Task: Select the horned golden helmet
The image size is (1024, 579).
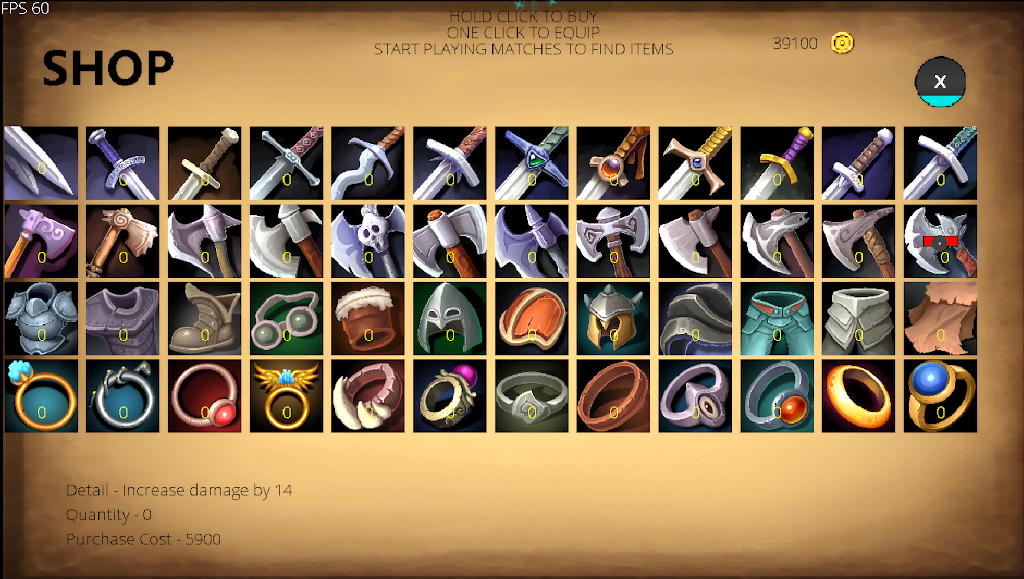Action: 614,318
